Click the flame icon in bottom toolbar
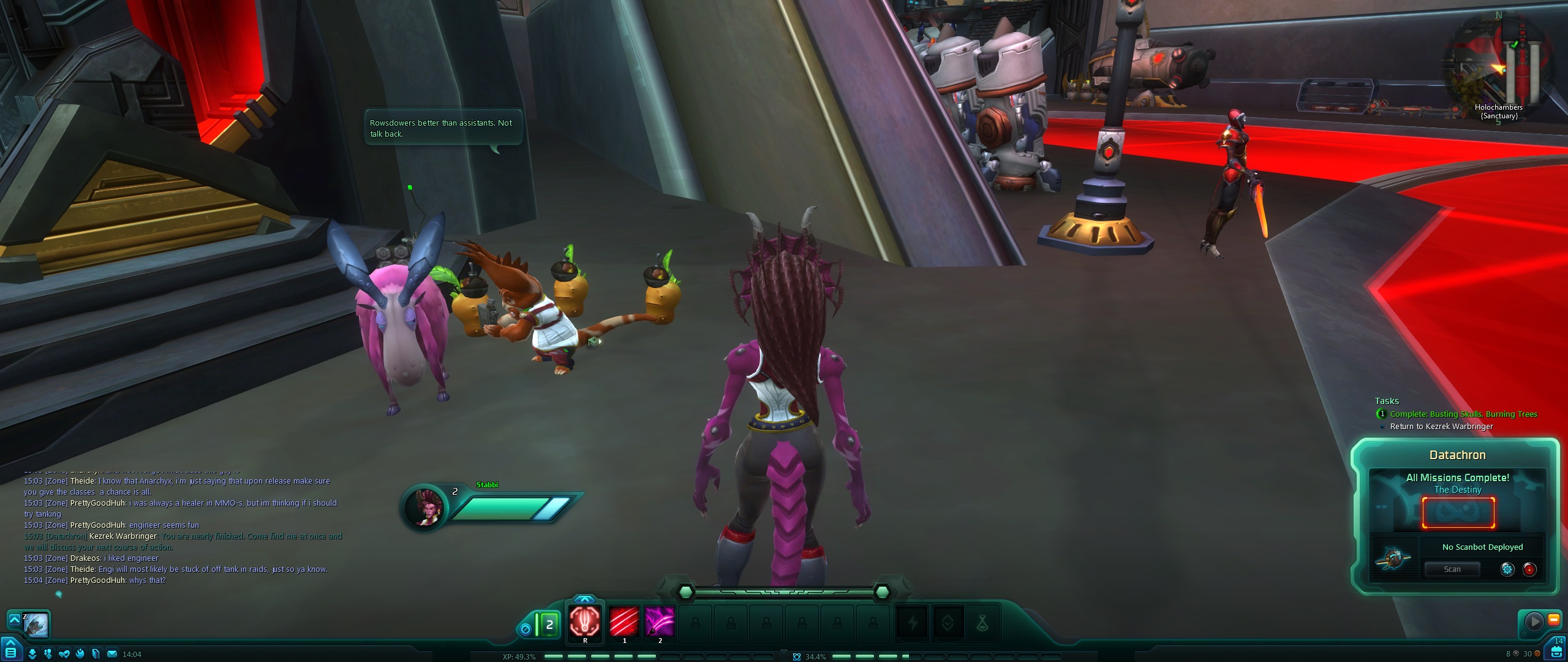This screenshot has width=1568, height=662. [80, 654]
